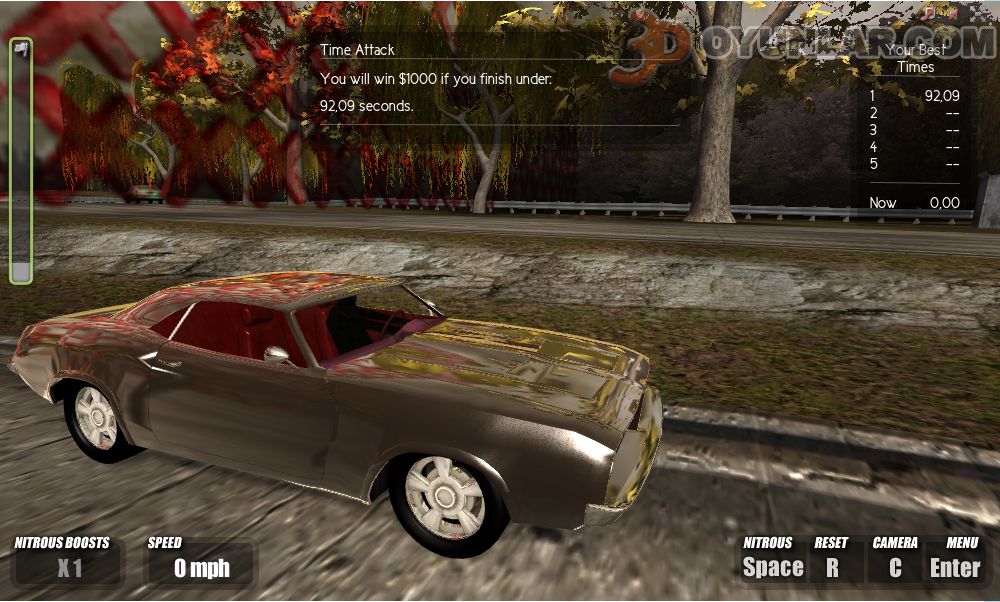
Task: Toggle the muted sound effects icon
Action: tap(953, 13)
